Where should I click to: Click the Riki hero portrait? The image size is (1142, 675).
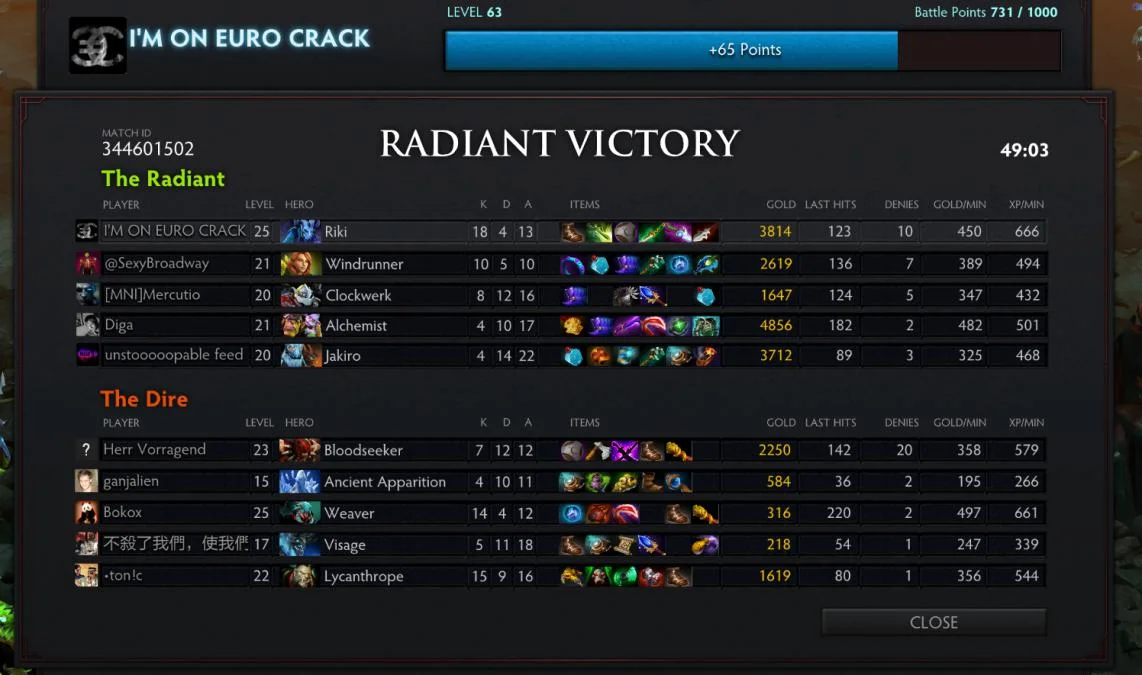point(300,232)
